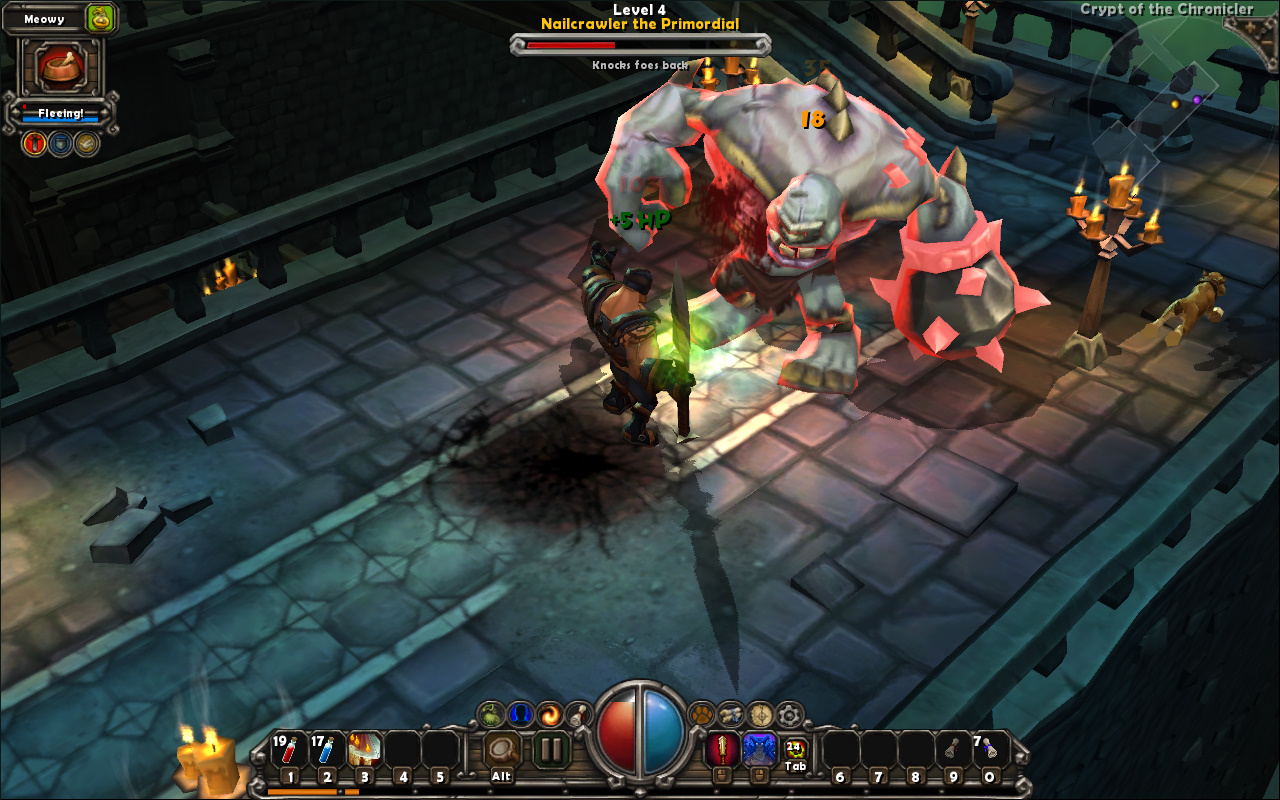
Task: Open the fiery swirl skills panel
Action: pos(549,714)
